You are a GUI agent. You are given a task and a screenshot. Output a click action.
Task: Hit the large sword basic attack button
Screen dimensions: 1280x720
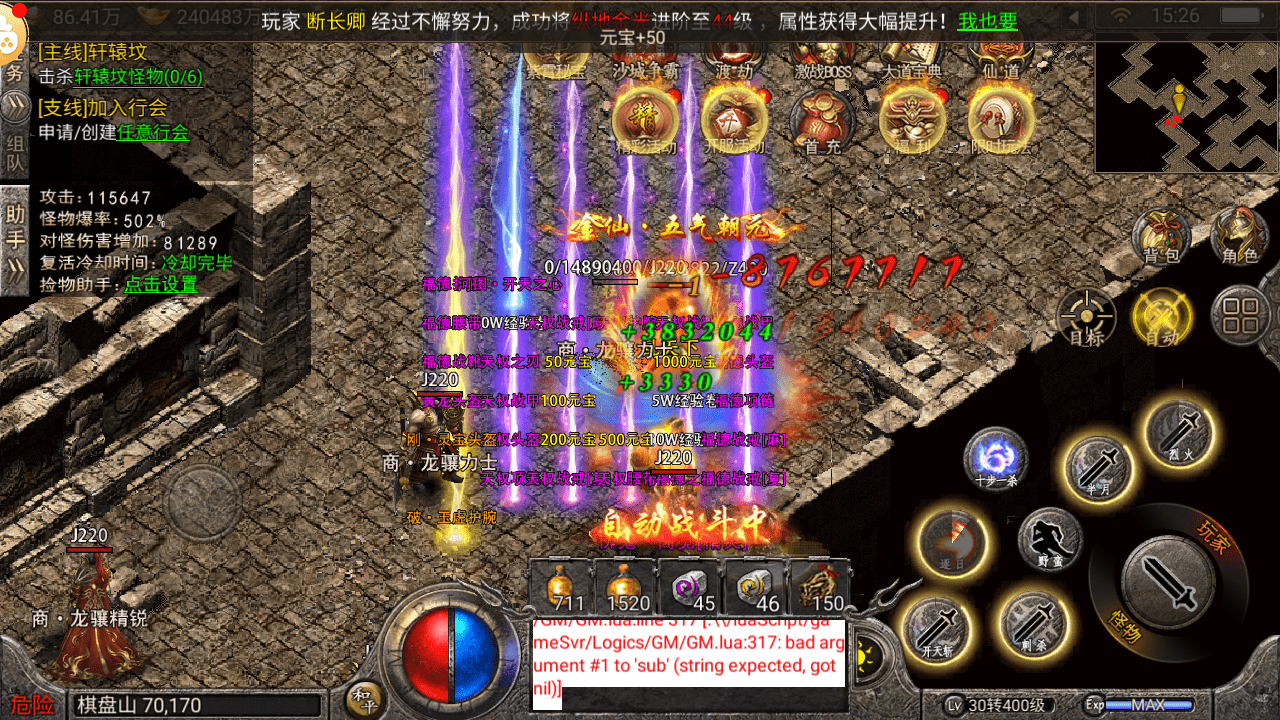(1168, 578)
